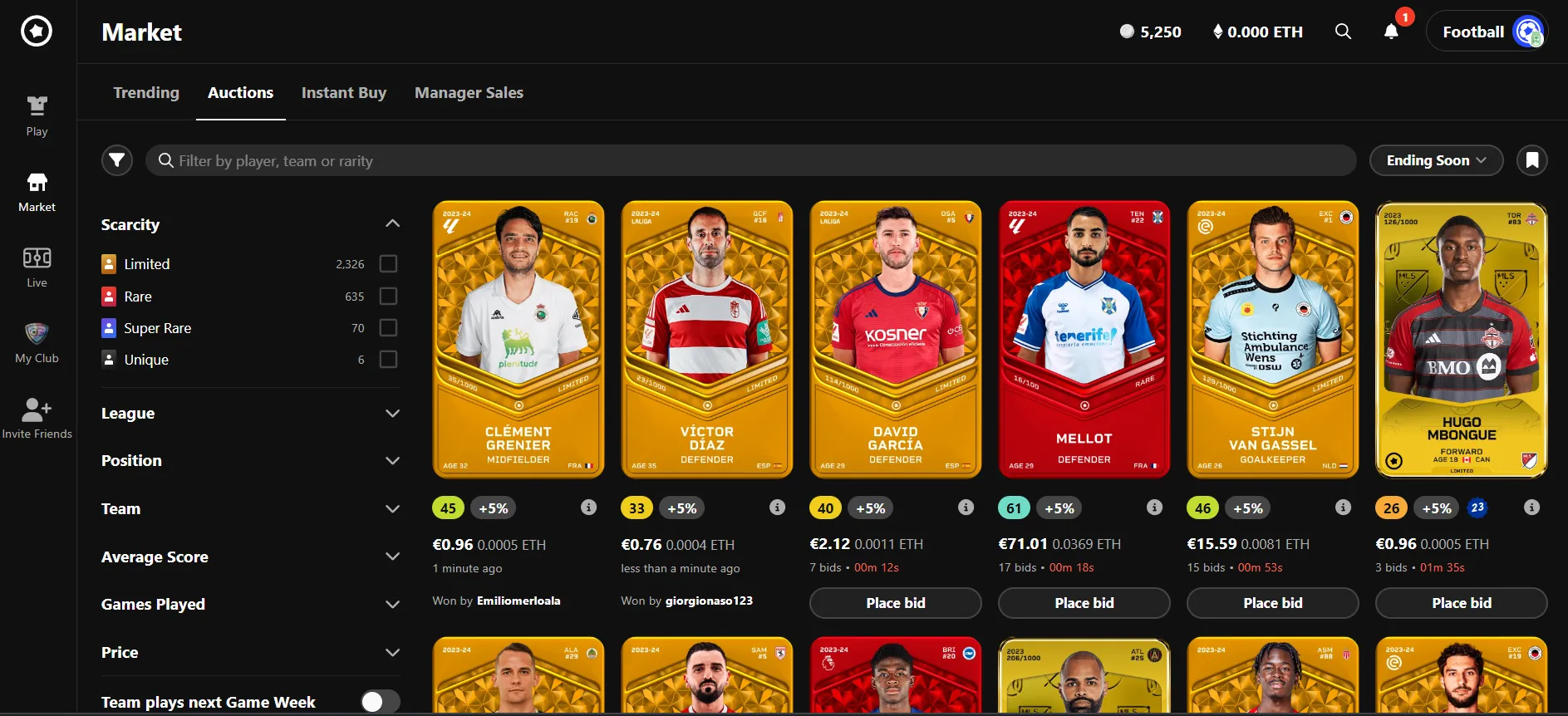Click the bookmark icon next to Ending Soon

point(1531,159)
